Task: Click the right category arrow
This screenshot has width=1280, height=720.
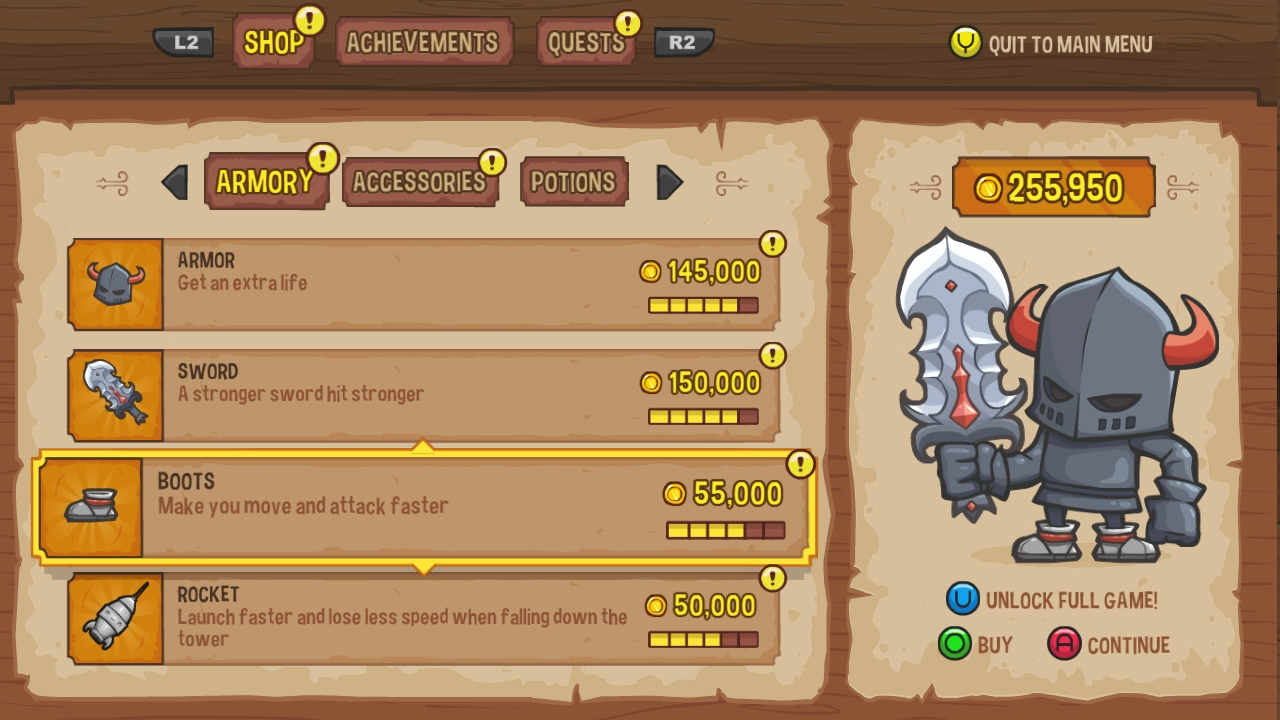Action: click(x=669, y=182)
